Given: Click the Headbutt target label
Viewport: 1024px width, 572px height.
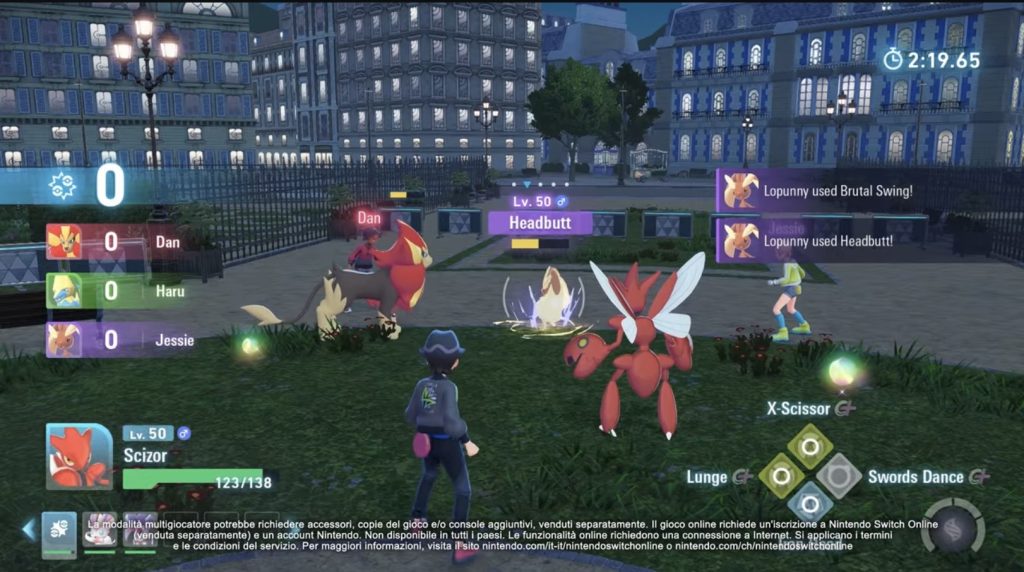Looking at the screenshot, I should coord(540,222).
